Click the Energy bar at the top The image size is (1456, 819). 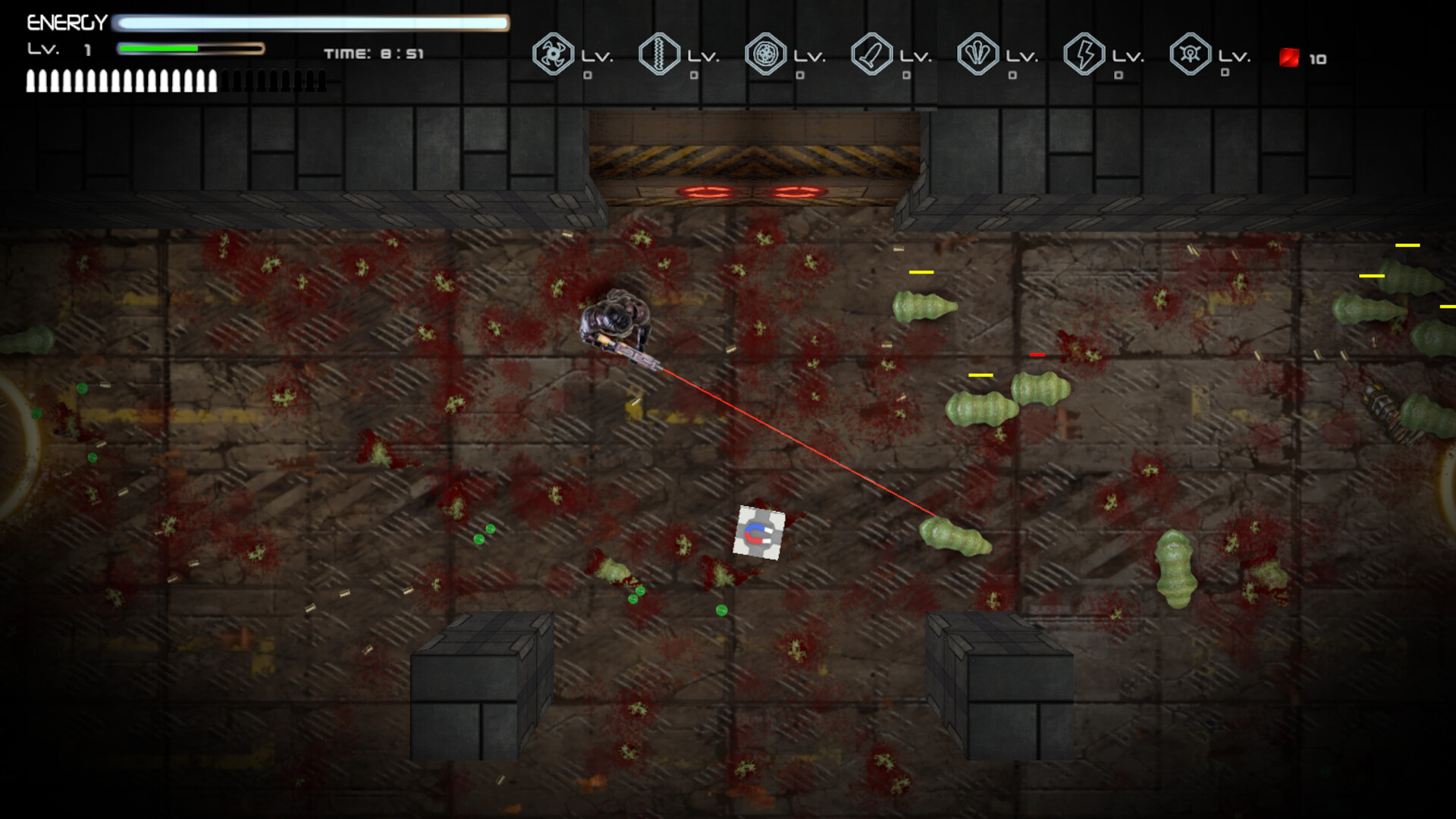point(311,23)
